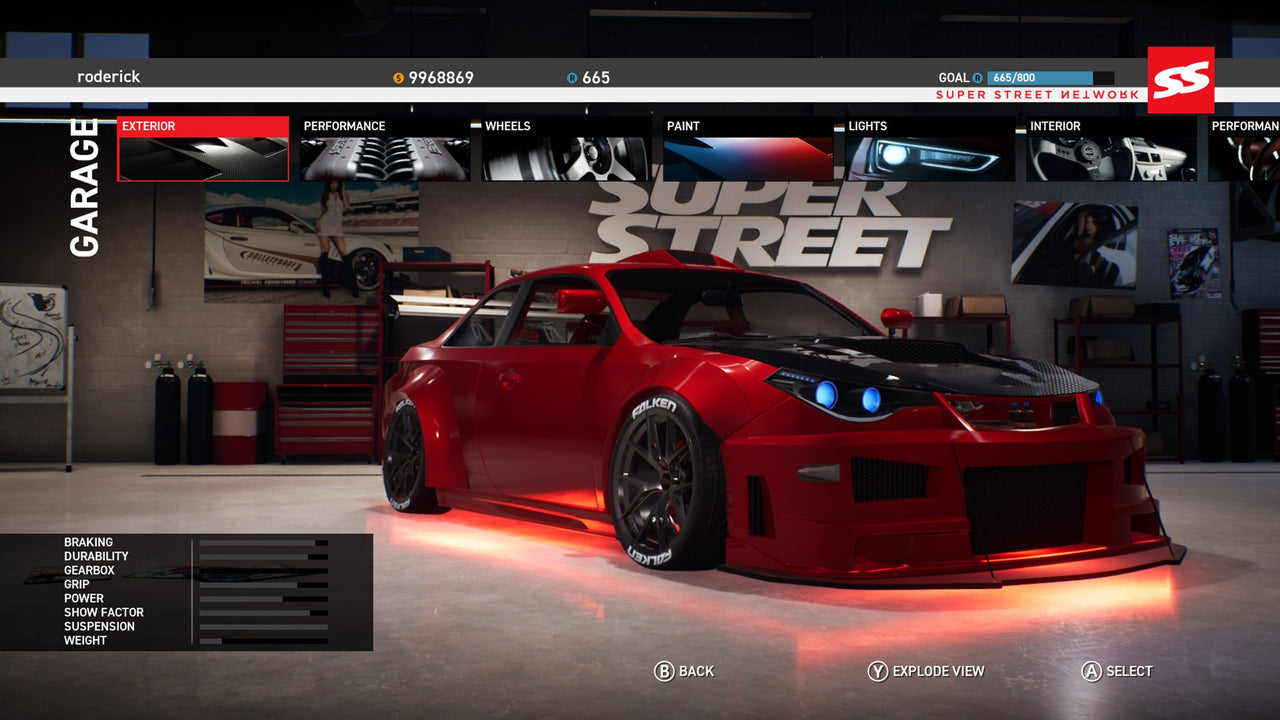Open the Paint customization tile
The width and height of the screenshot is (1280, 720).
click(745, 150)
